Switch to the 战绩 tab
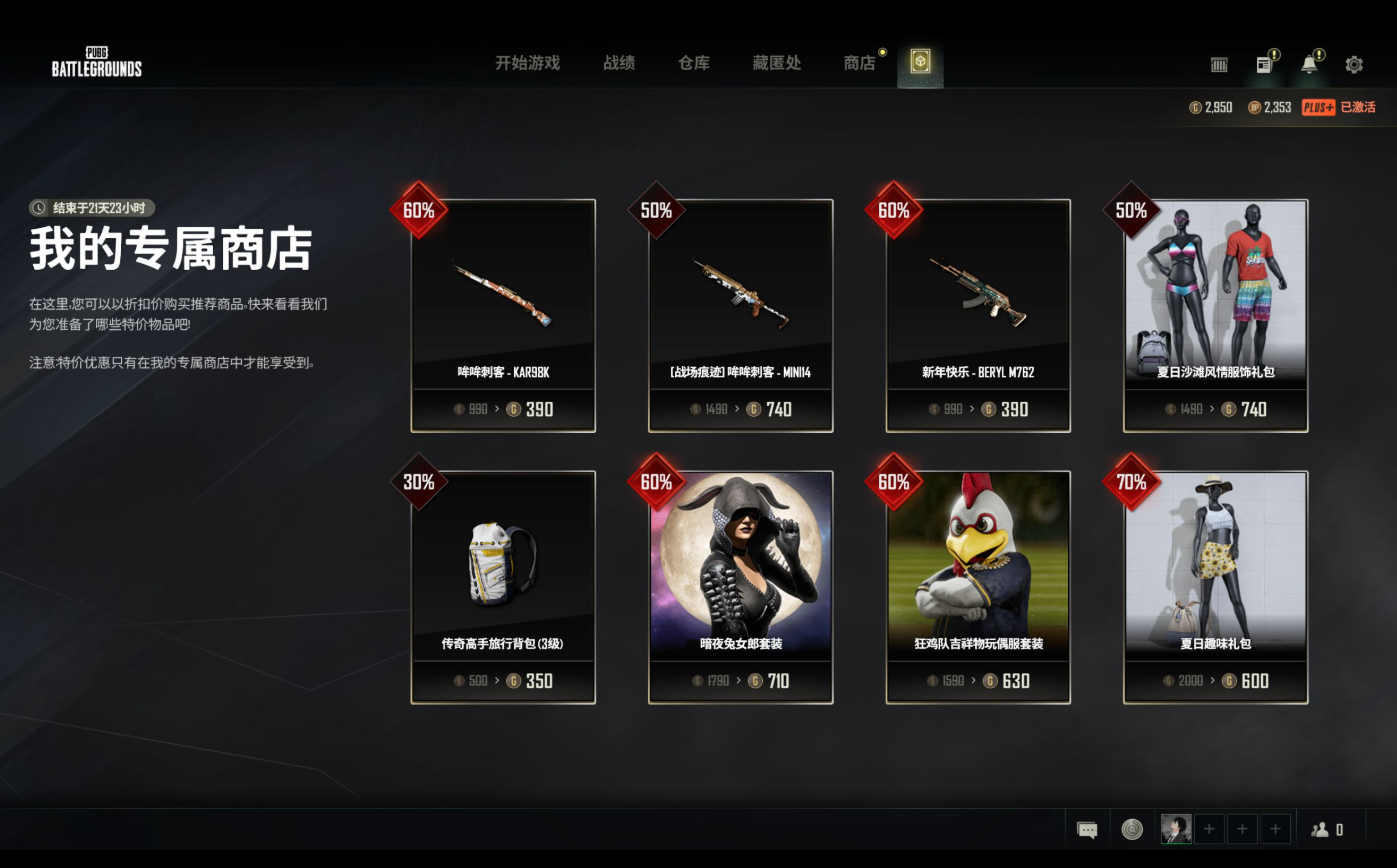 coord(619,63)
